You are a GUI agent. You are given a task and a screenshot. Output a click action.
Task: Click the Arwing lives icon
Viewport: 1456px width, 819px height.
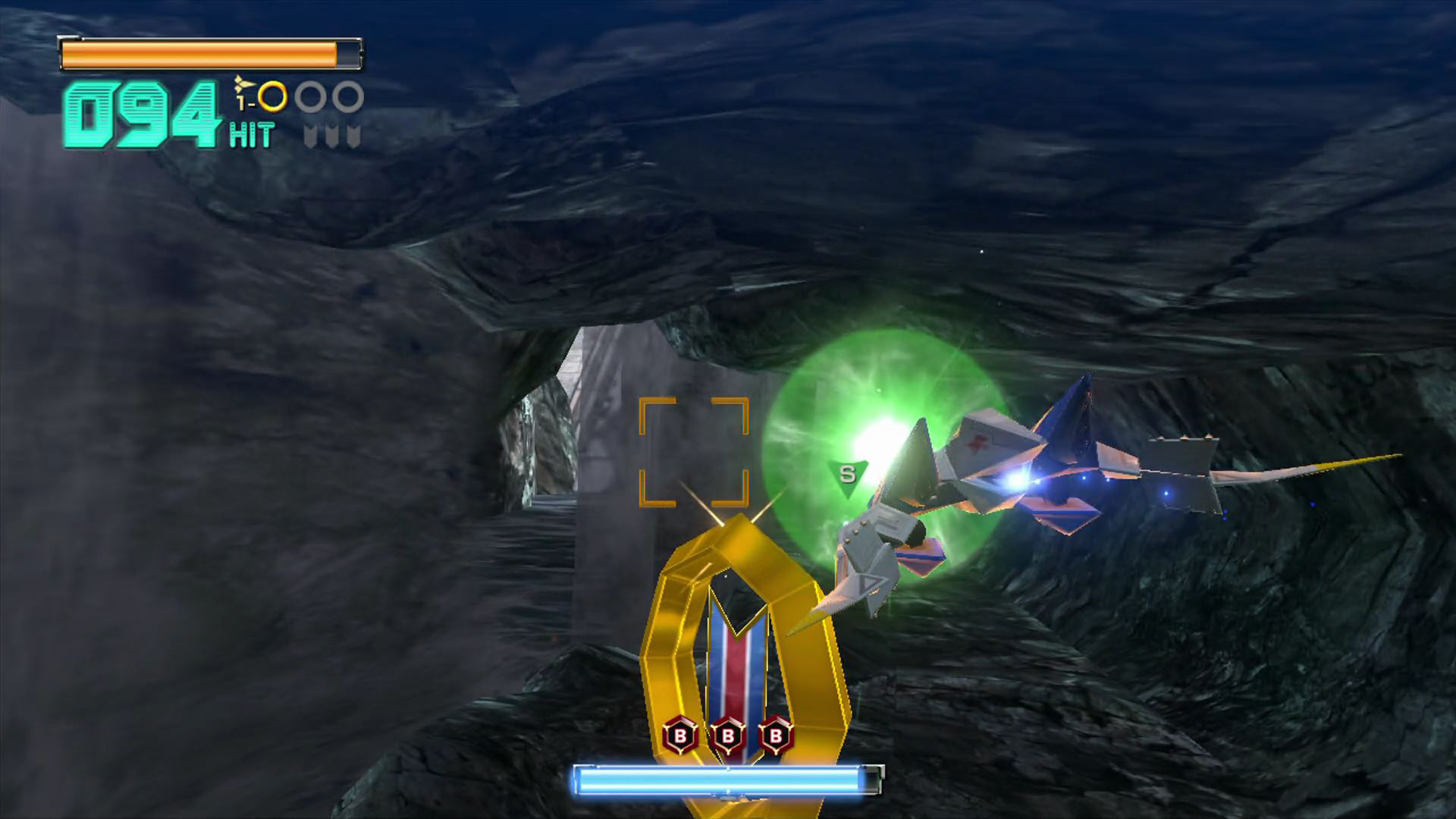(x=243, y=89)
